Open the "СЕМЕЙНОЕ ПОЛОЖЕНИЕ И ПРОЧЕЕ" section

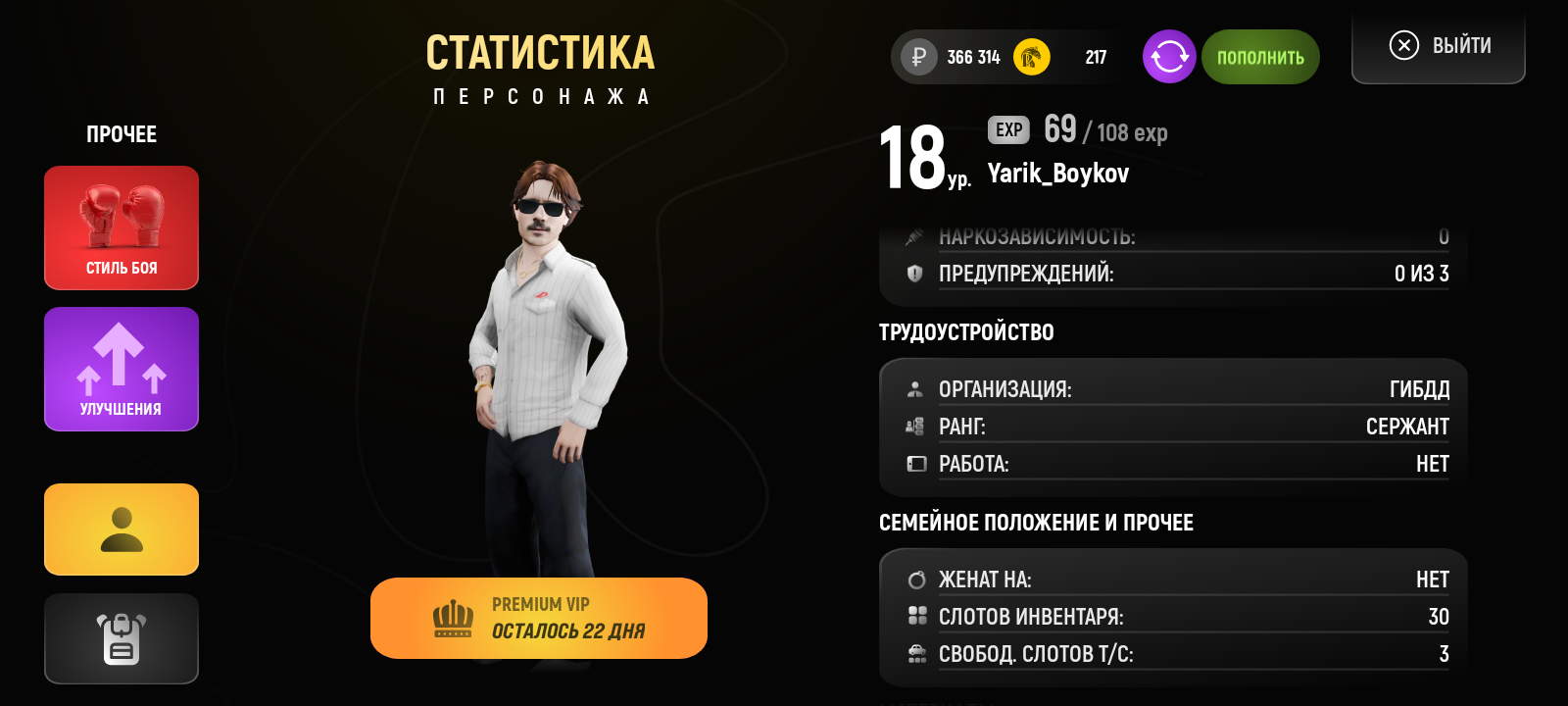1035,523
